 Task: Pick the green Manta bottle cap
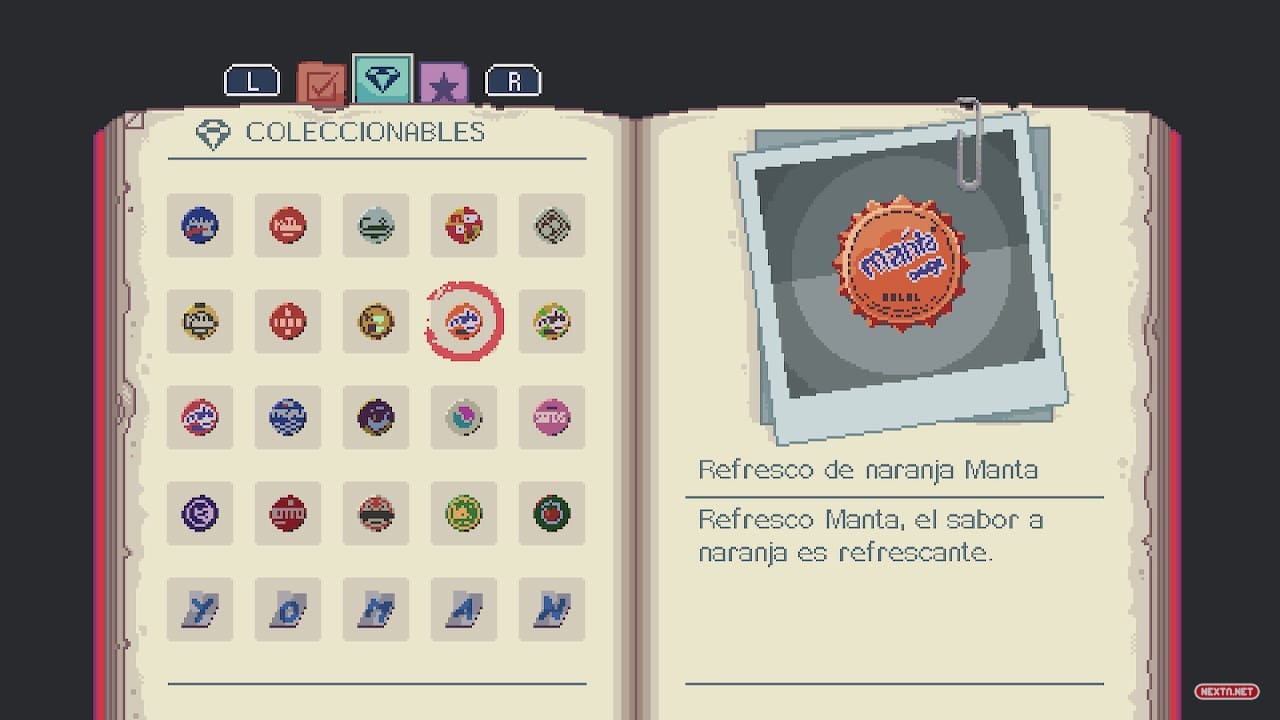(552, 322)
